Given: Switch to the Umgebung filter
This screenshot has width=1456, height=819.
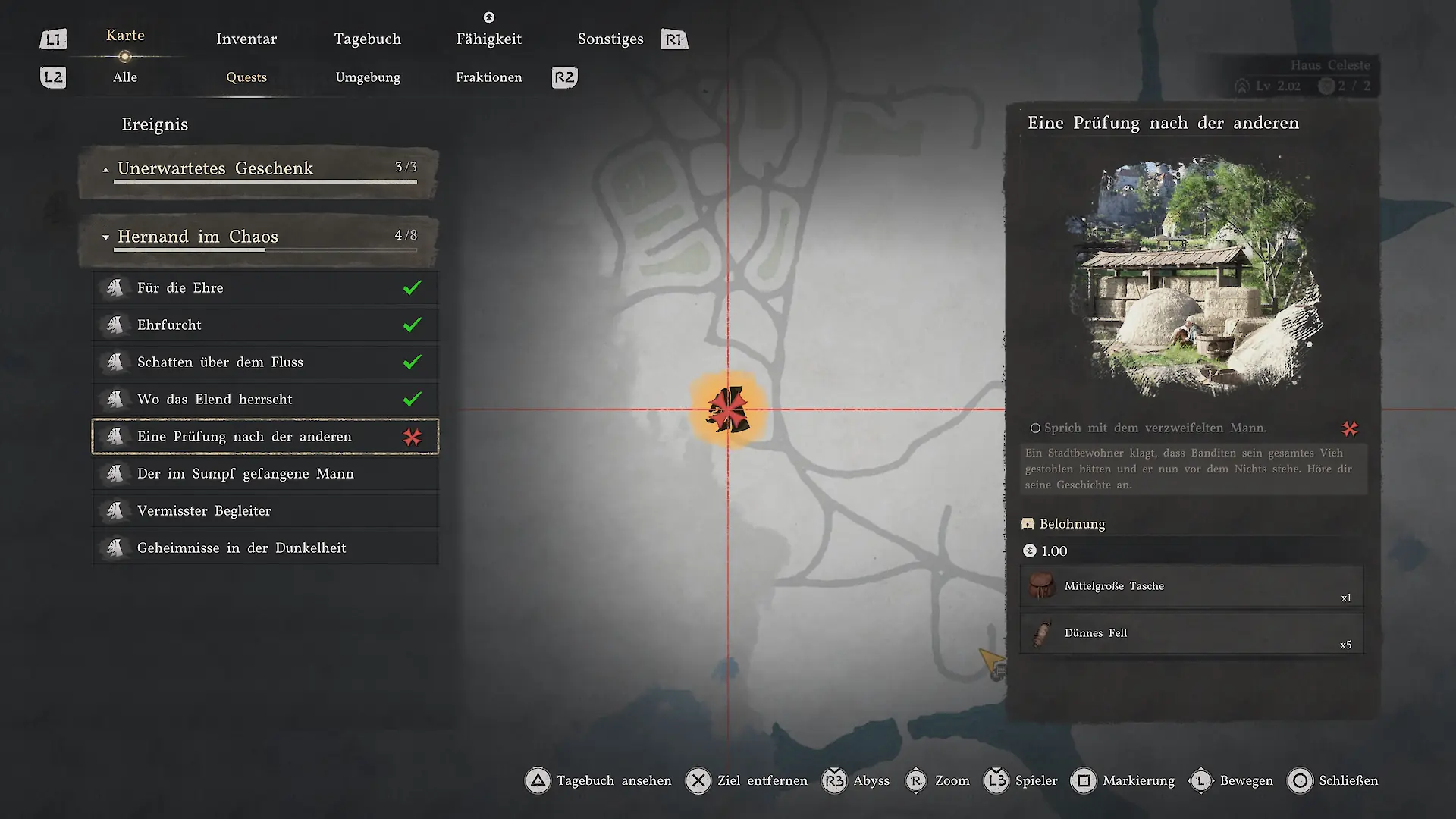Looking at the screenshot, I should tap(368, 77).
